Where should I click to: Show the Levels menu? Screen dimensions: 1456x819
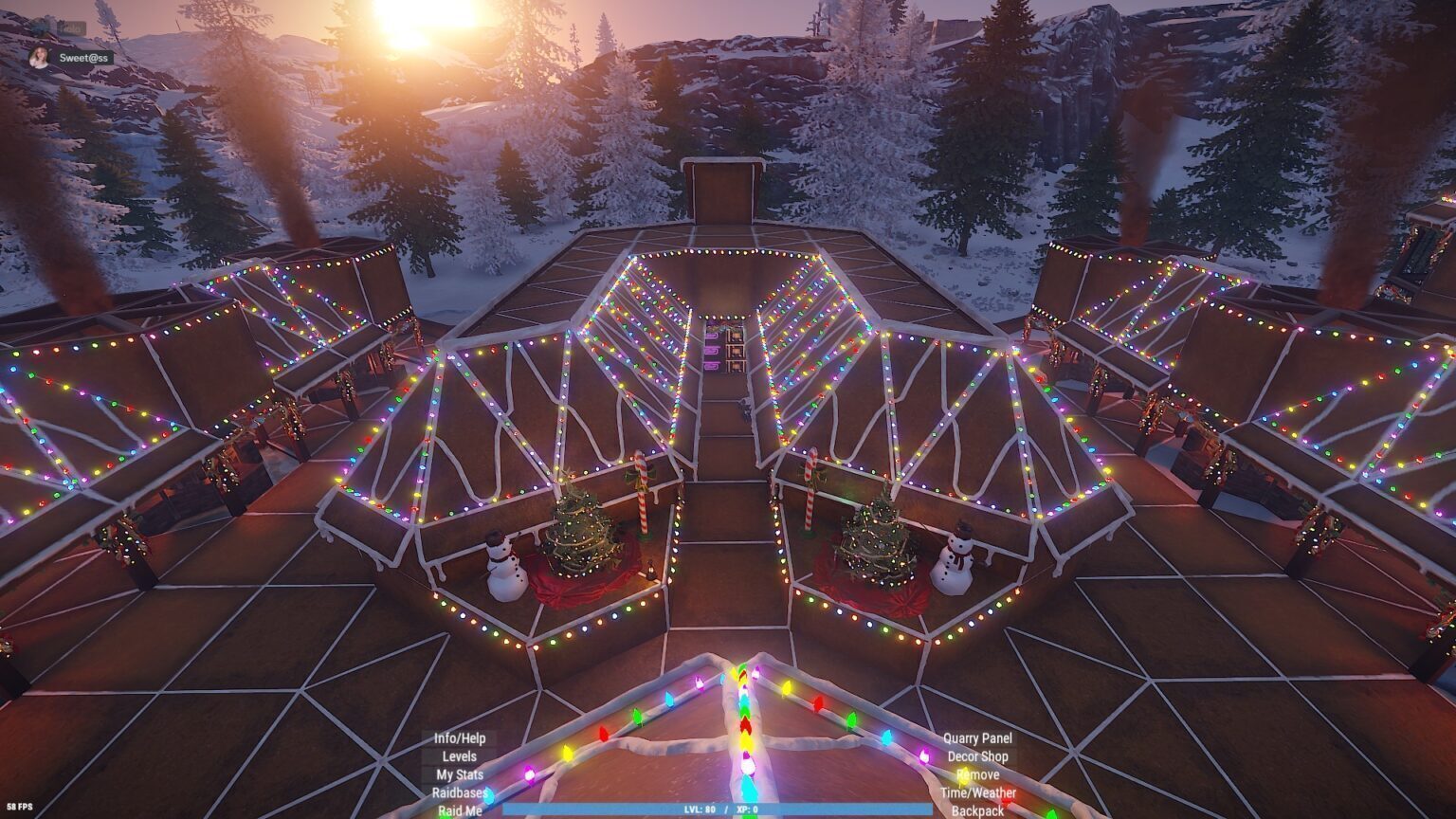(x=460, y=756)
